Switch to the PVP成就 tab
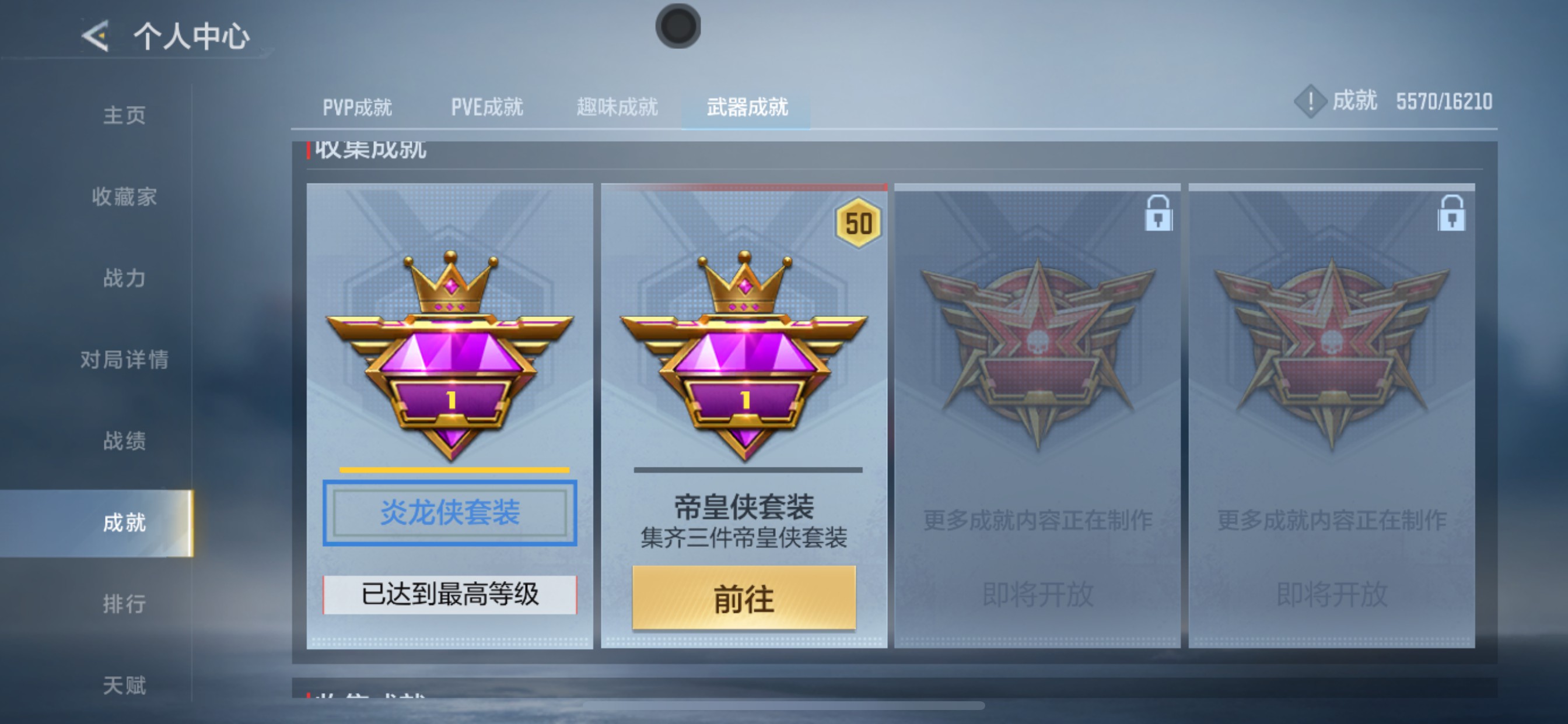The image size is (1568, 724). click(356, 108)
